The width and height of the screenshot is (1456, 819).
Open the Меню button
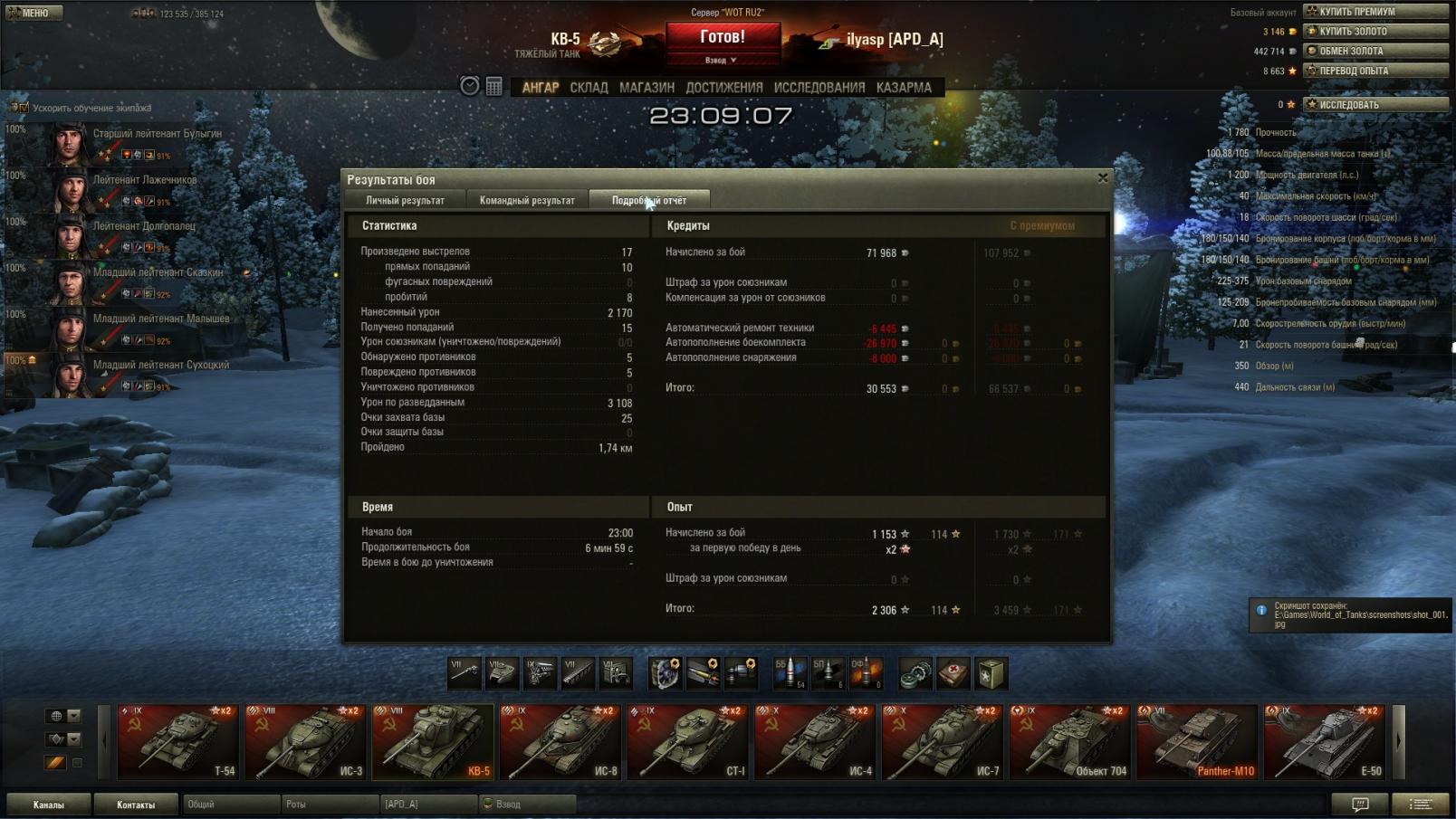(x=34, y=13)
